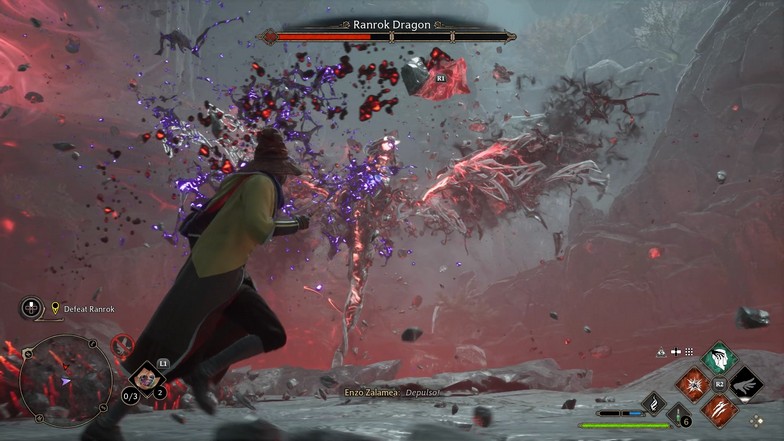Trigger the Ancient Magic flame icon
The width and height of the screenshot is (784, 441).
click(652, 405)
